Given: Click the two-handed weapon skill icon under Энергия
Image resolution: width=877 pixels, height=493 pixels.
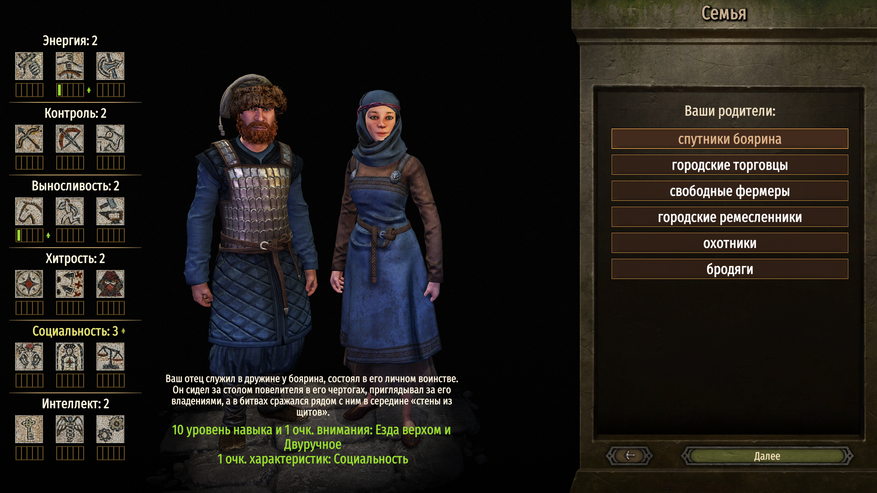Looking at the screenshot, I should [69, 66].
